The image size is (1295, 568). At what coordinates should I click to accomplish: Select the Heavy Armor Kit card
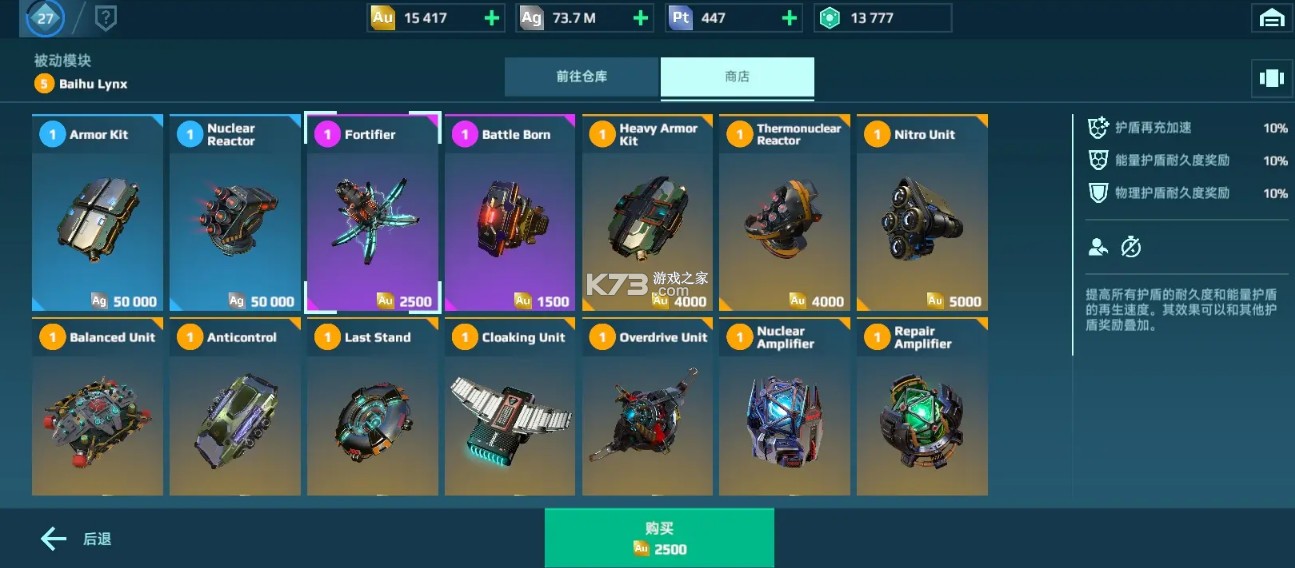[647, 213]
